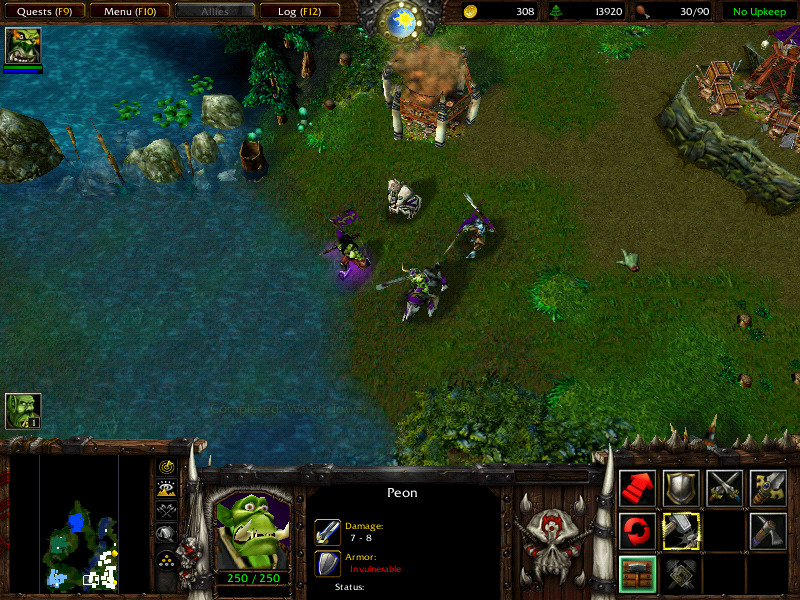Open the game Menu
Viewport: 800px width, 600px height.
coord(127,11)
